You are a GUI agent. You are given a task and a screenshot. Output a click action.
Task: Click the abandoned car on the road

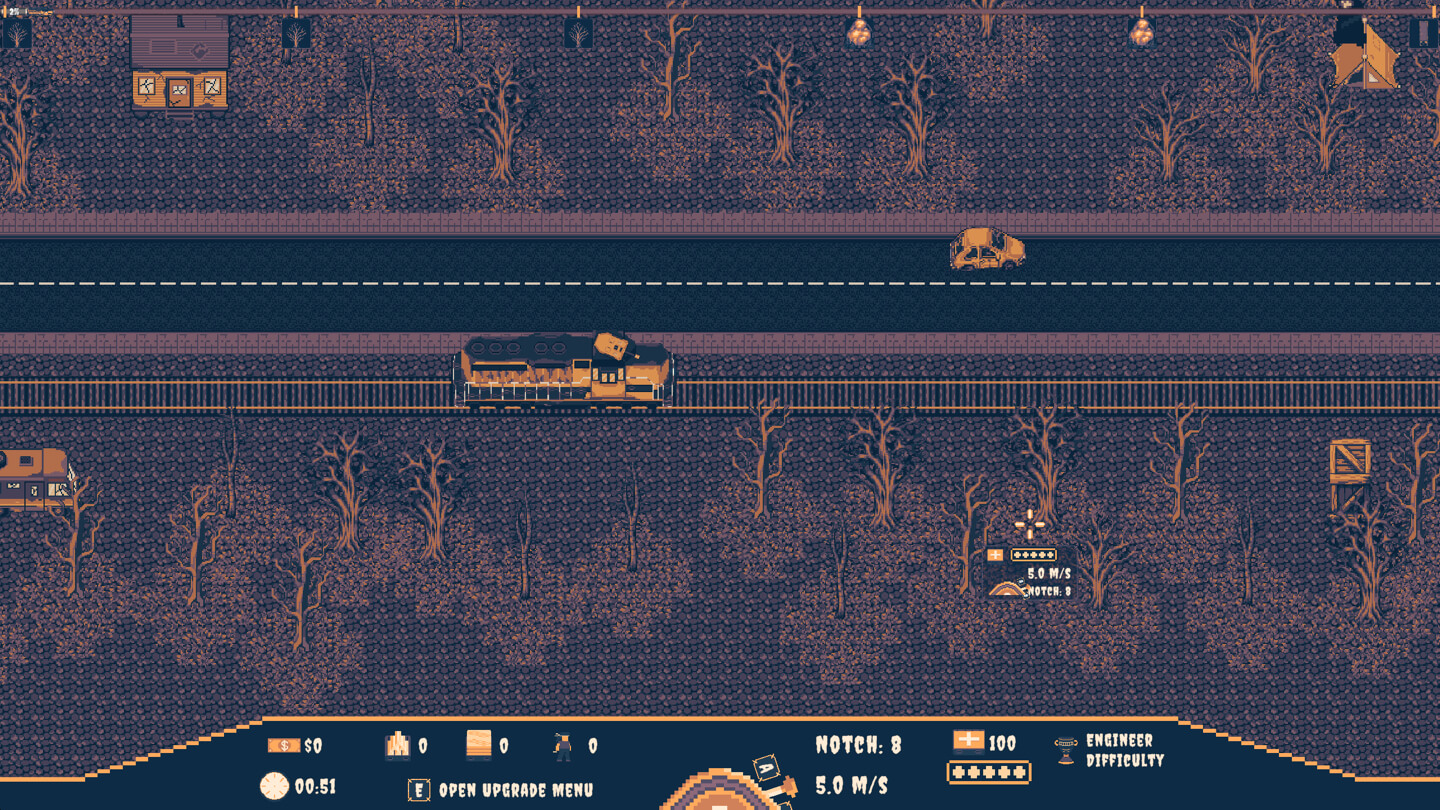coord(985,250)
